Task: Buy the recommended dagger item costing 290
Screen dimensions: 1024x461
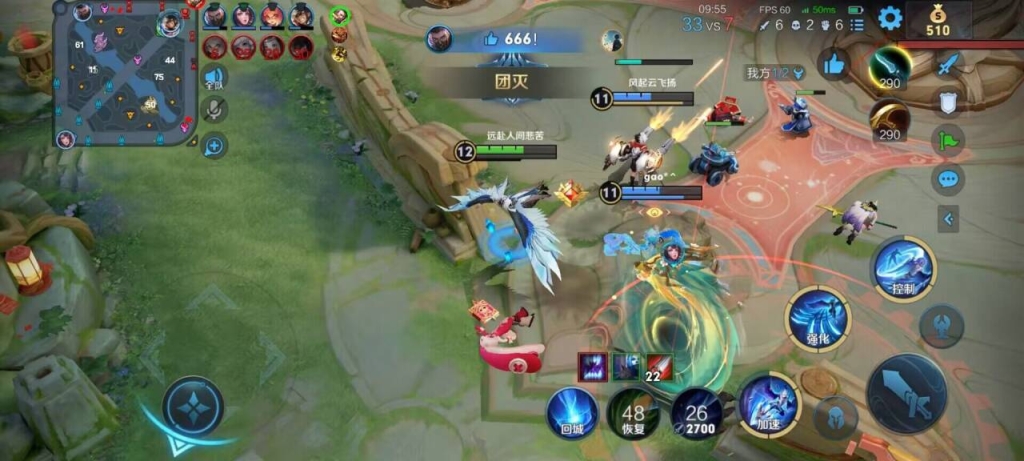Action: pyautogui.click(x=888, y=68)
